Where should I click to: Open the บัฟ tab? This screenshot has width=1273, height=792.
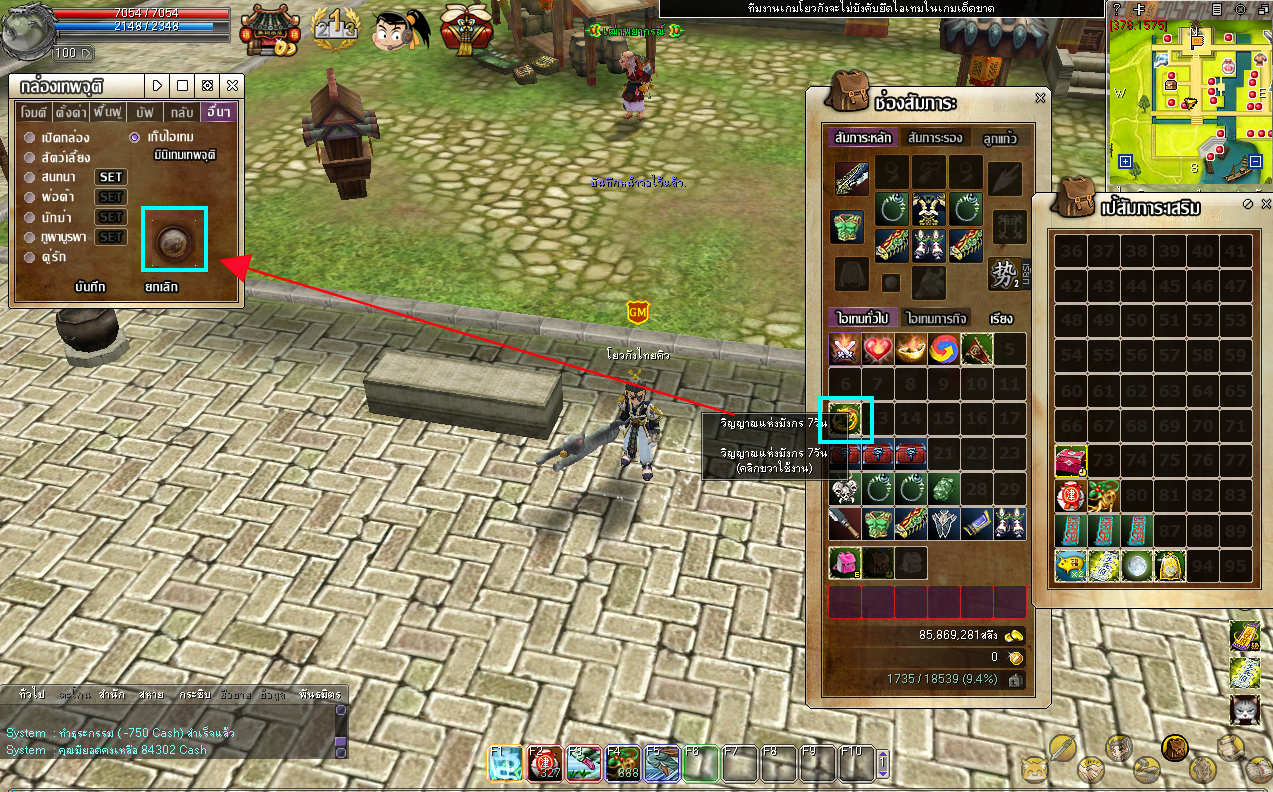click(145, 112)
